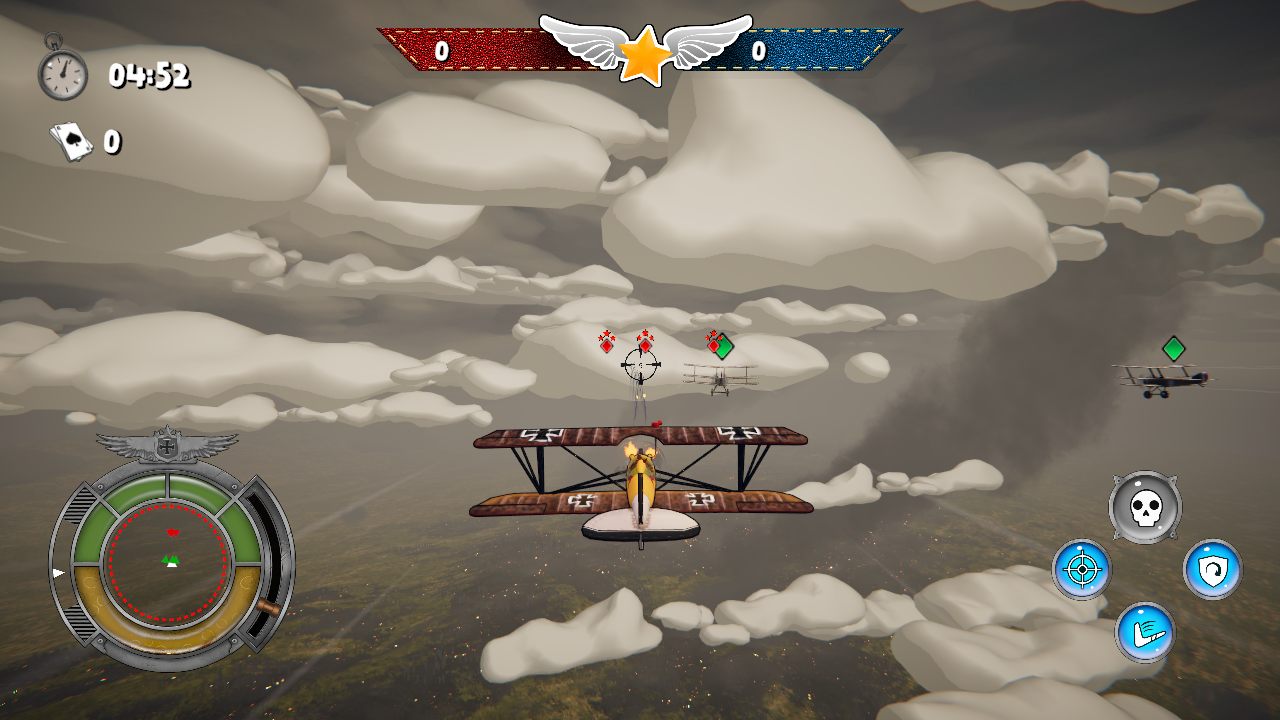Activate the skull ability button
This screenshot has height=720, width=1280.
coord(1145,508)
